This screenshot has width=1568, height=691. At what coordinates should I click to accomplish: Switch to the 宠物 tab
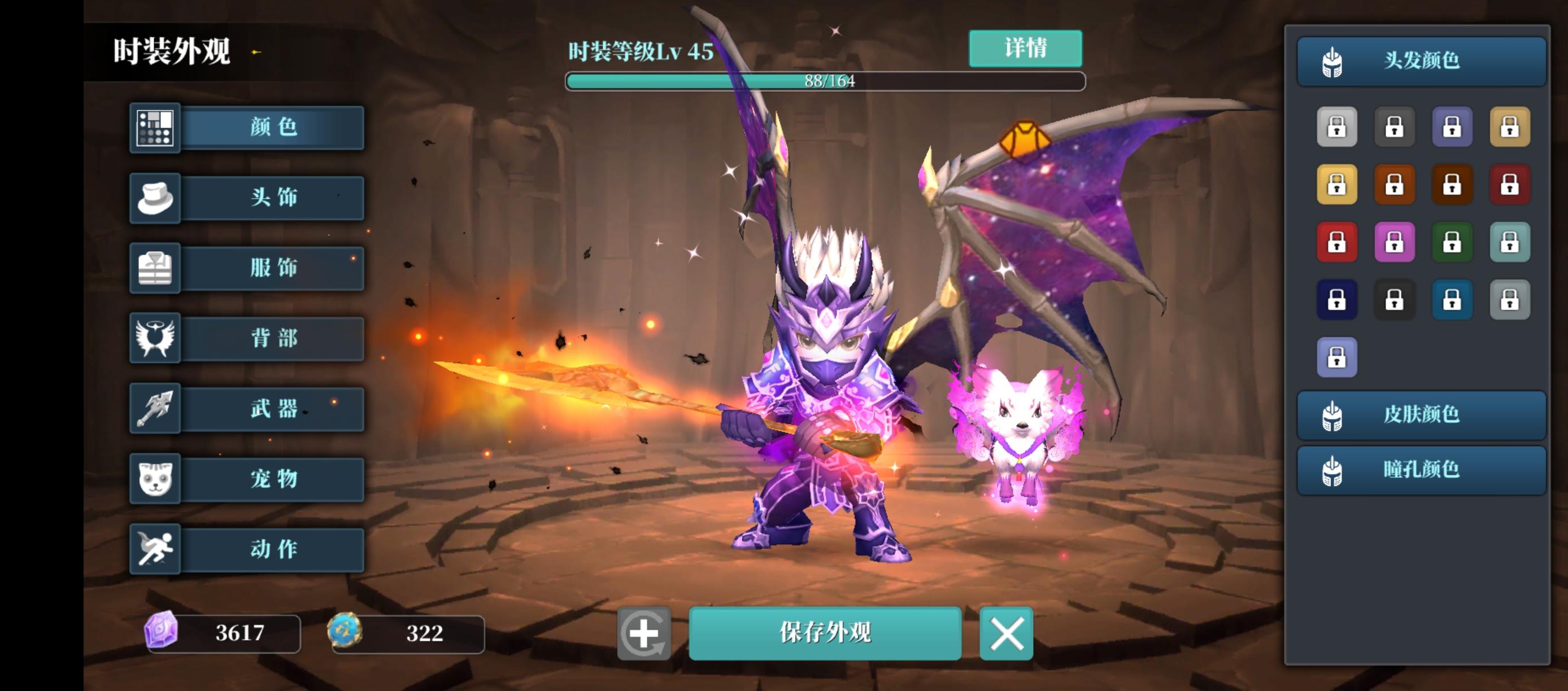[273, 479]
